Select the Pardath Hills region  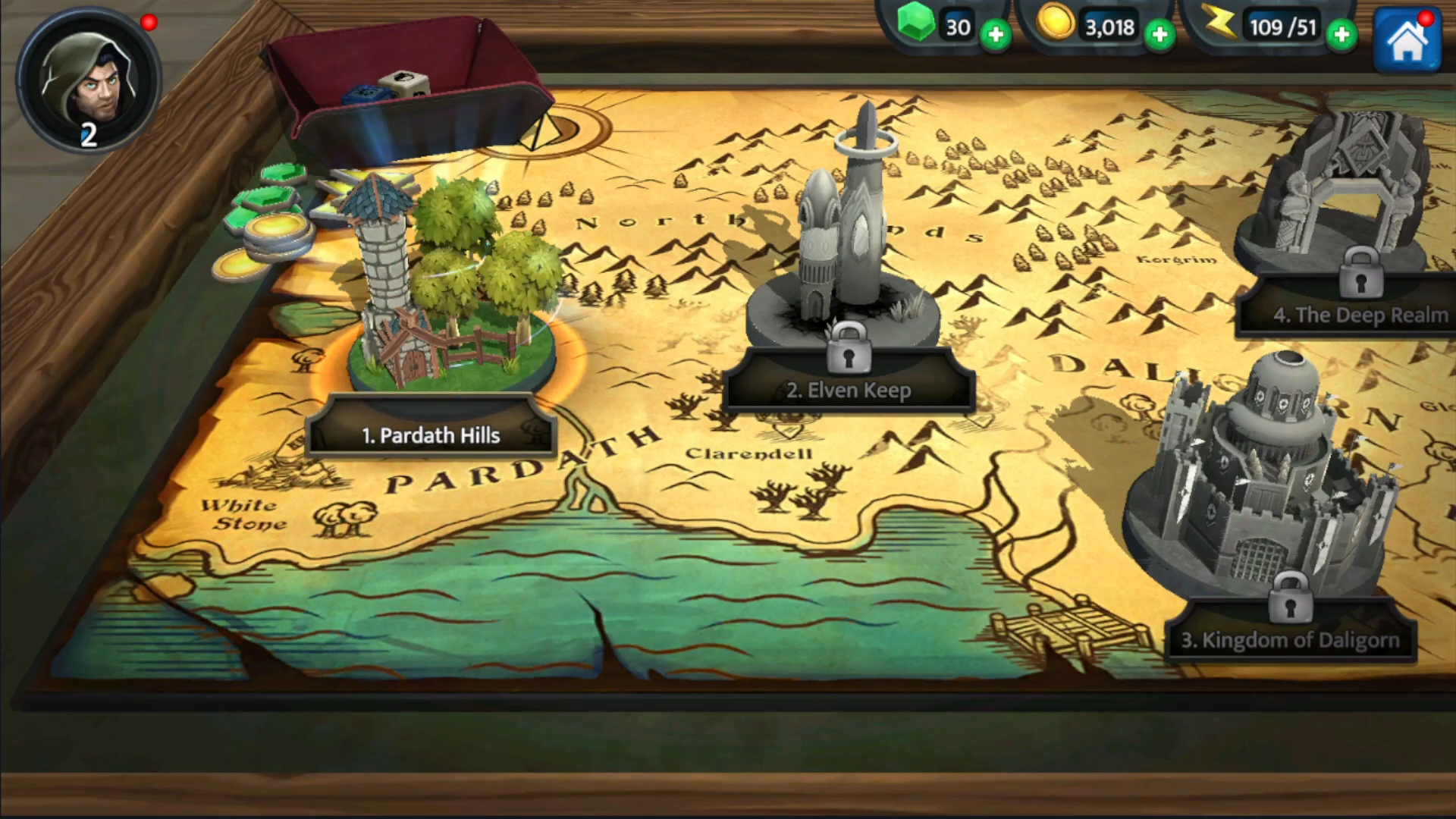(431, 435)
